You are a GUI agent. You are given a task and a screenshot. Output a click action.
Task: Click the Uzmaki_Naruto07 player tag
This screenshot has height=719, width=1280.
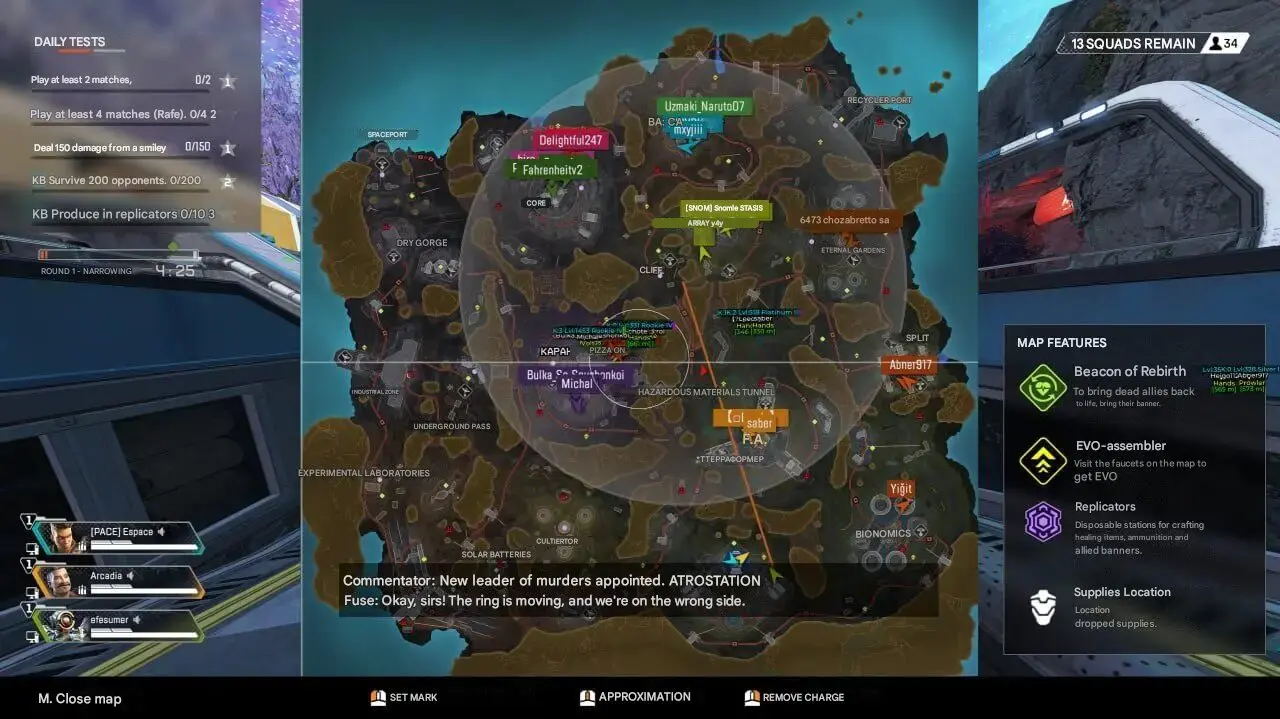[x=705, y=106]
